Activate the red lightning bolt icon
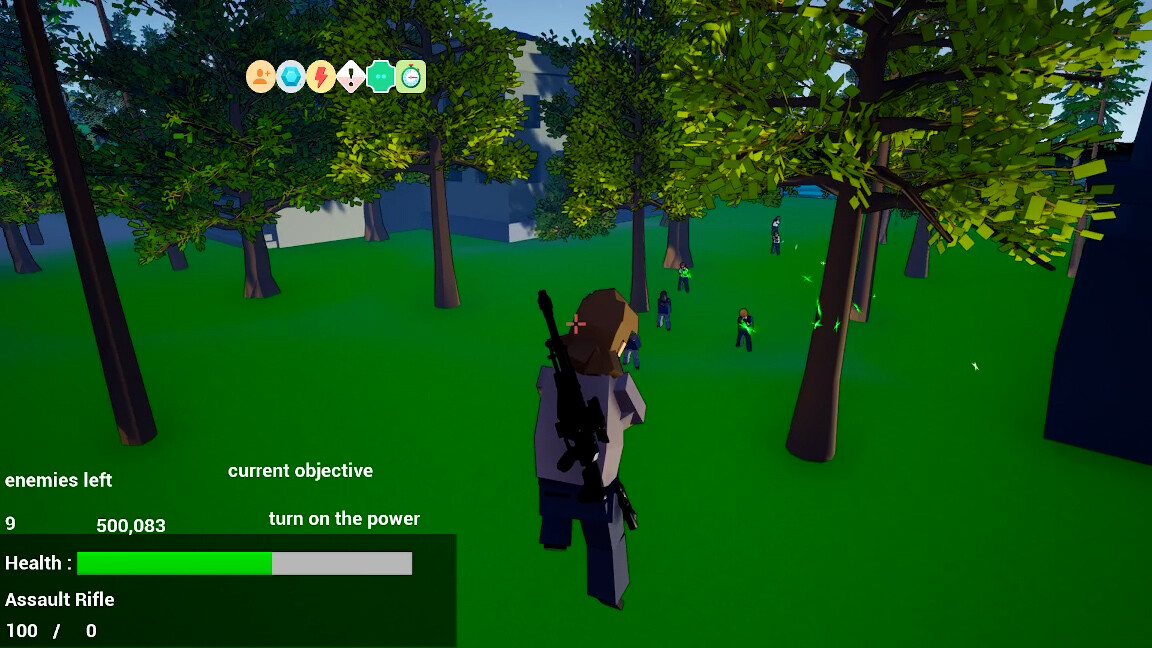 pyautogui.click(x=321, y=76)
